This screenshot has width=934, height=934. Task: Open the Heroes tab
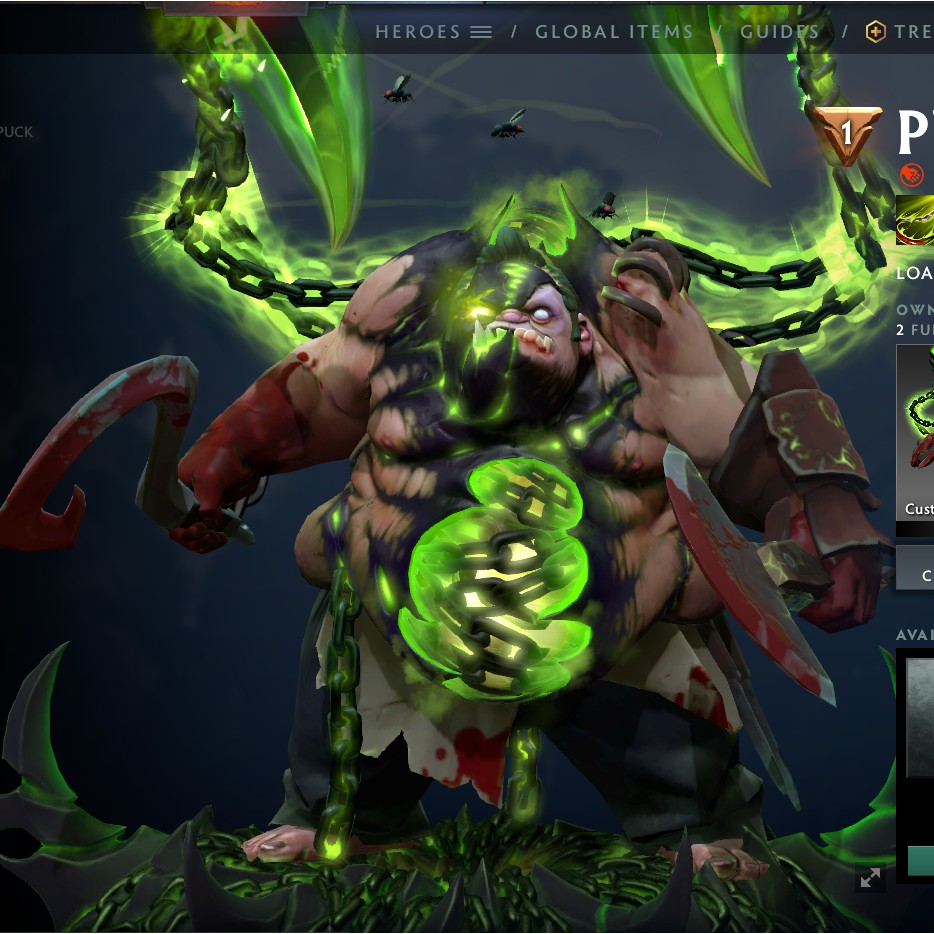433,32
